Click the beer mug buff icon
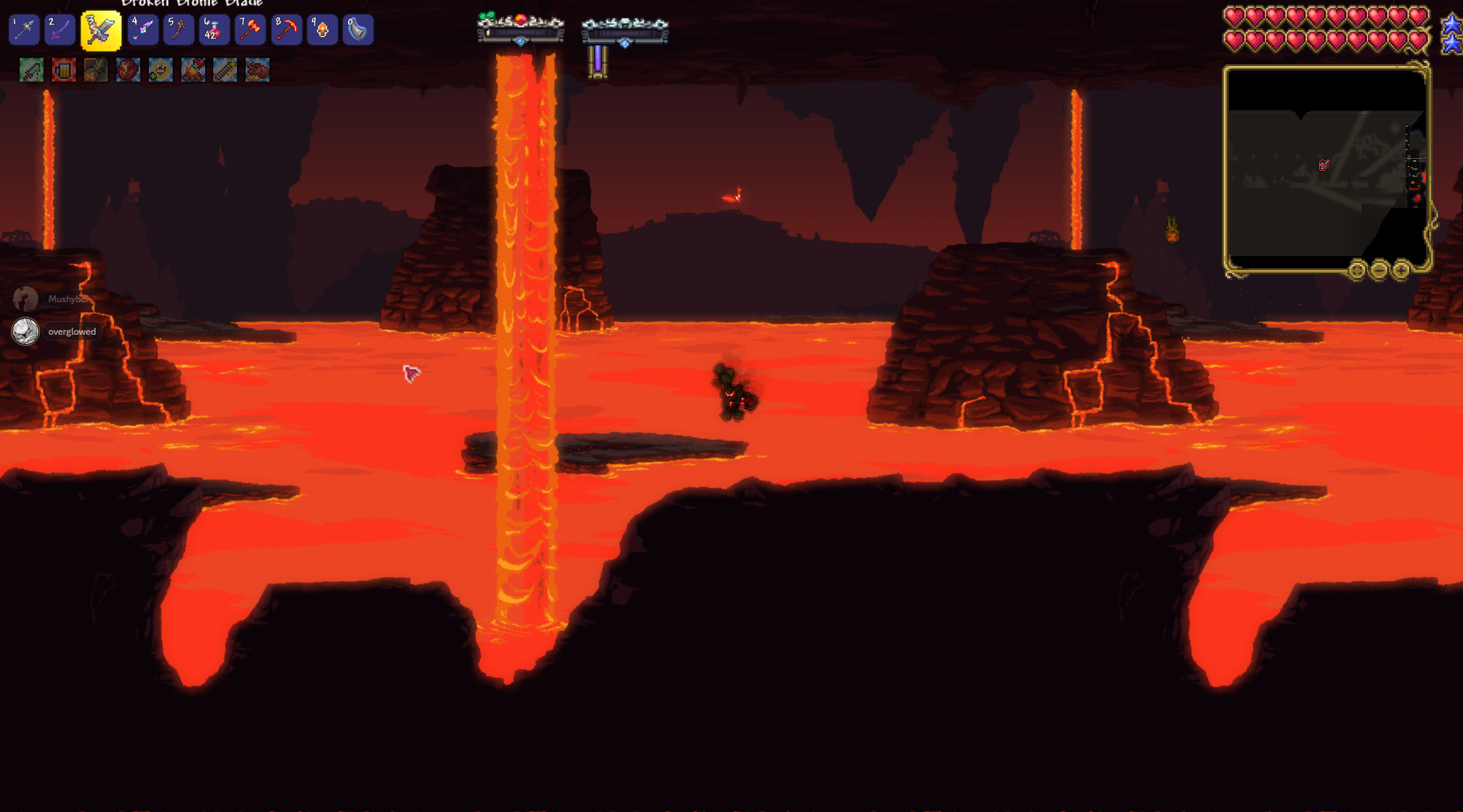 [x=64, y=70]
